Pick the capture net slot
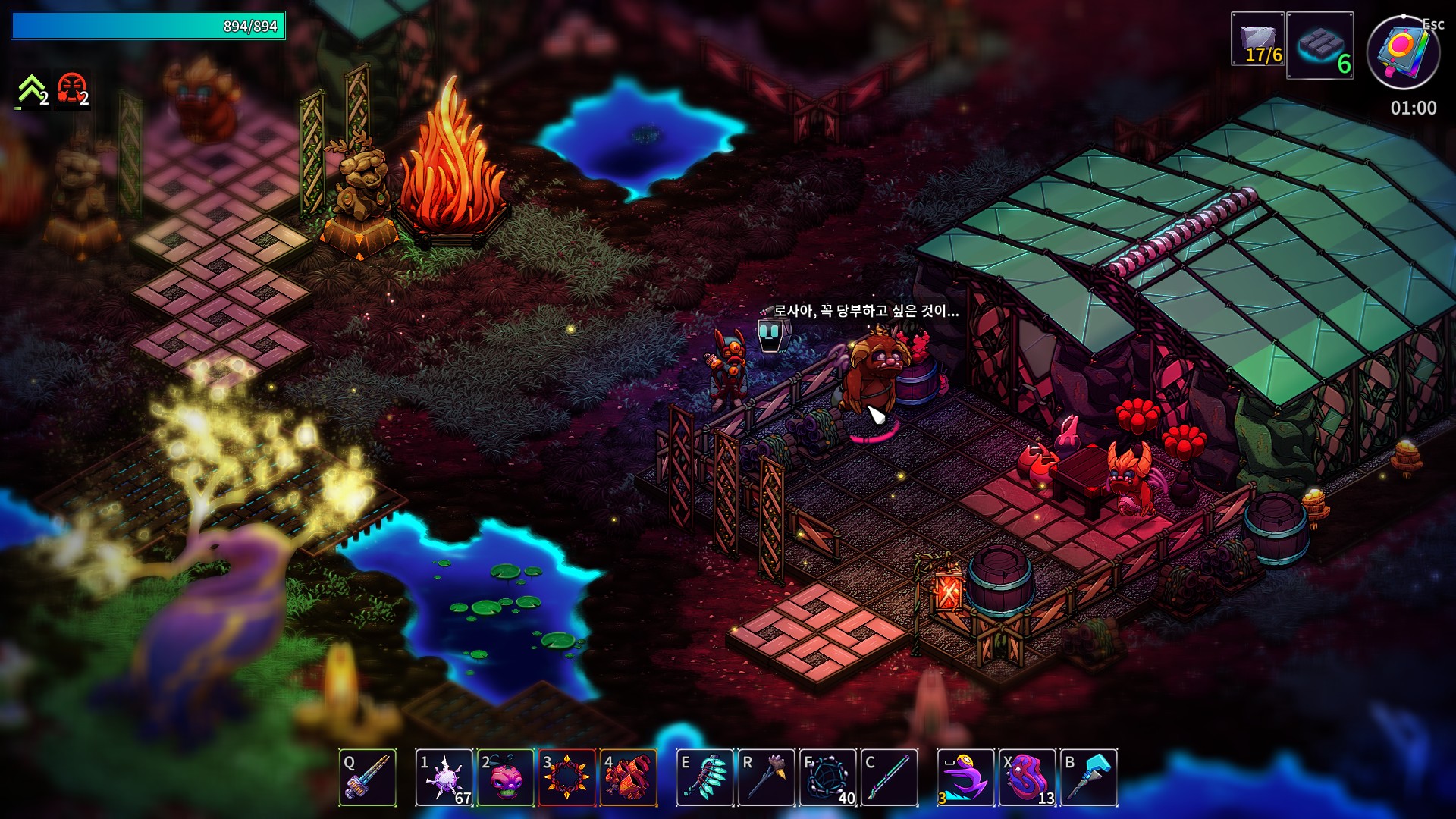 [x=828, y=777]
